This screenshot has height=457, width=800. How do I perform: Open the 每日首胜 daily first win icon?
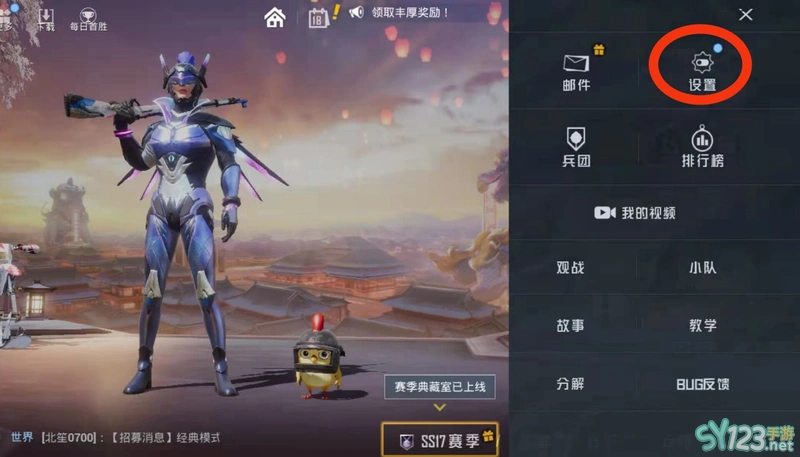click(86, 18)
